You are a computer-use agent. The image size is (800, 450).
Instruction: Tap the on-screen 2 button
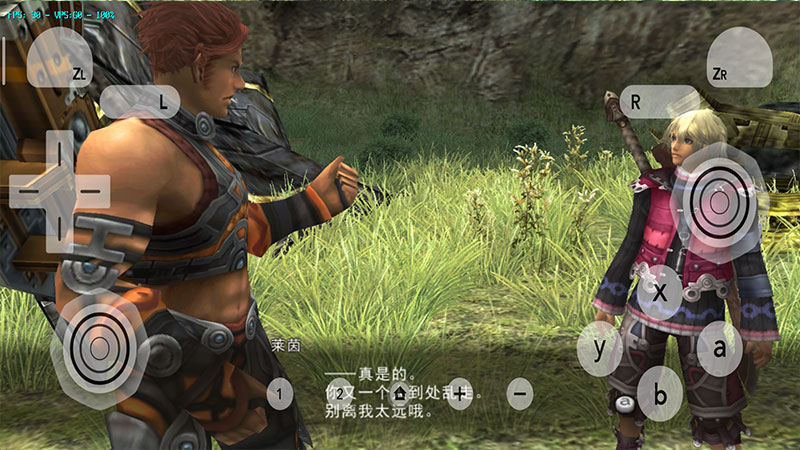tap(340, 394)
